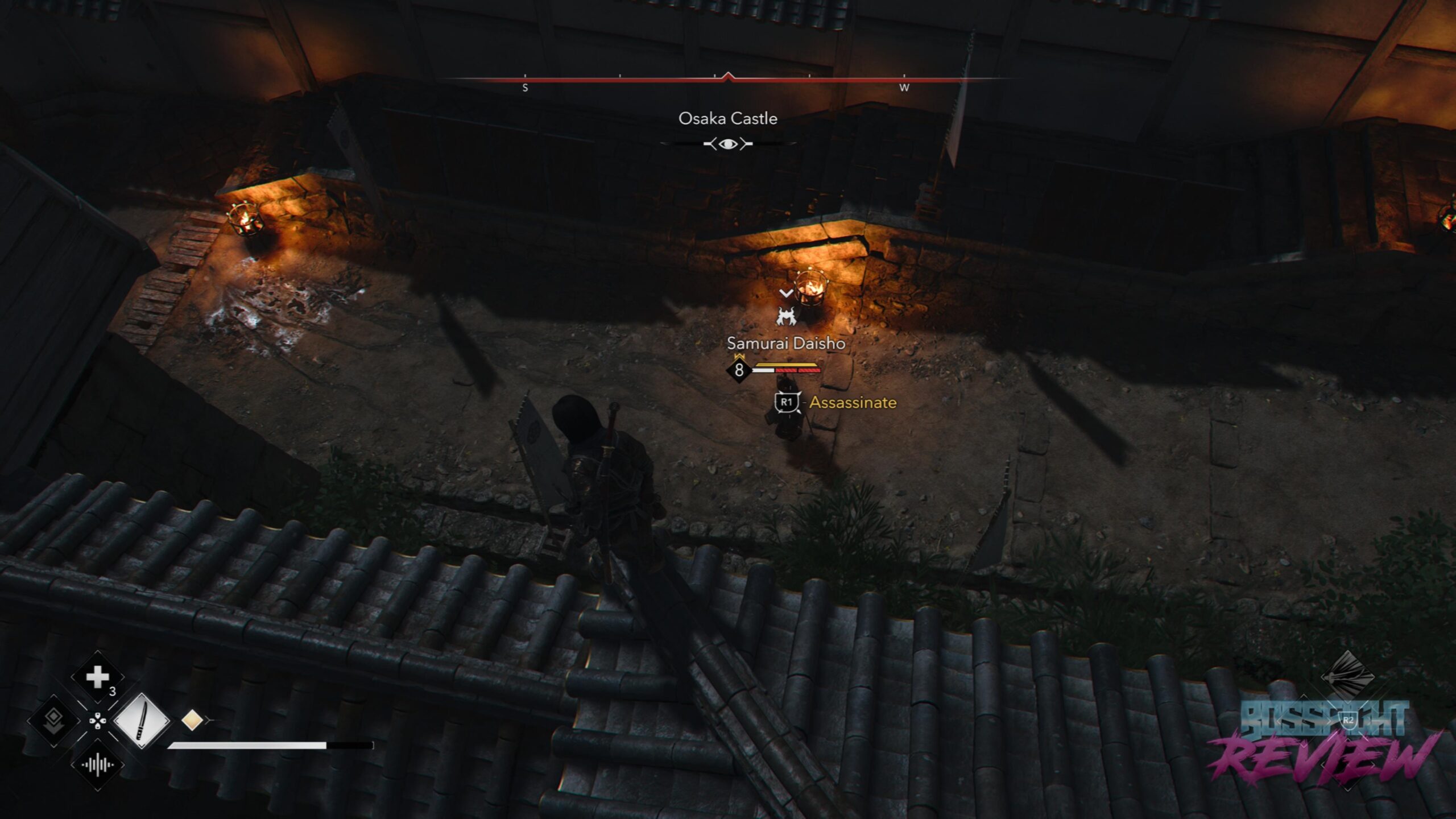Select the Samurai Daisho helmet marker
The width and height of the screenshot is (1456, 819).
click(x=786, y=316)
